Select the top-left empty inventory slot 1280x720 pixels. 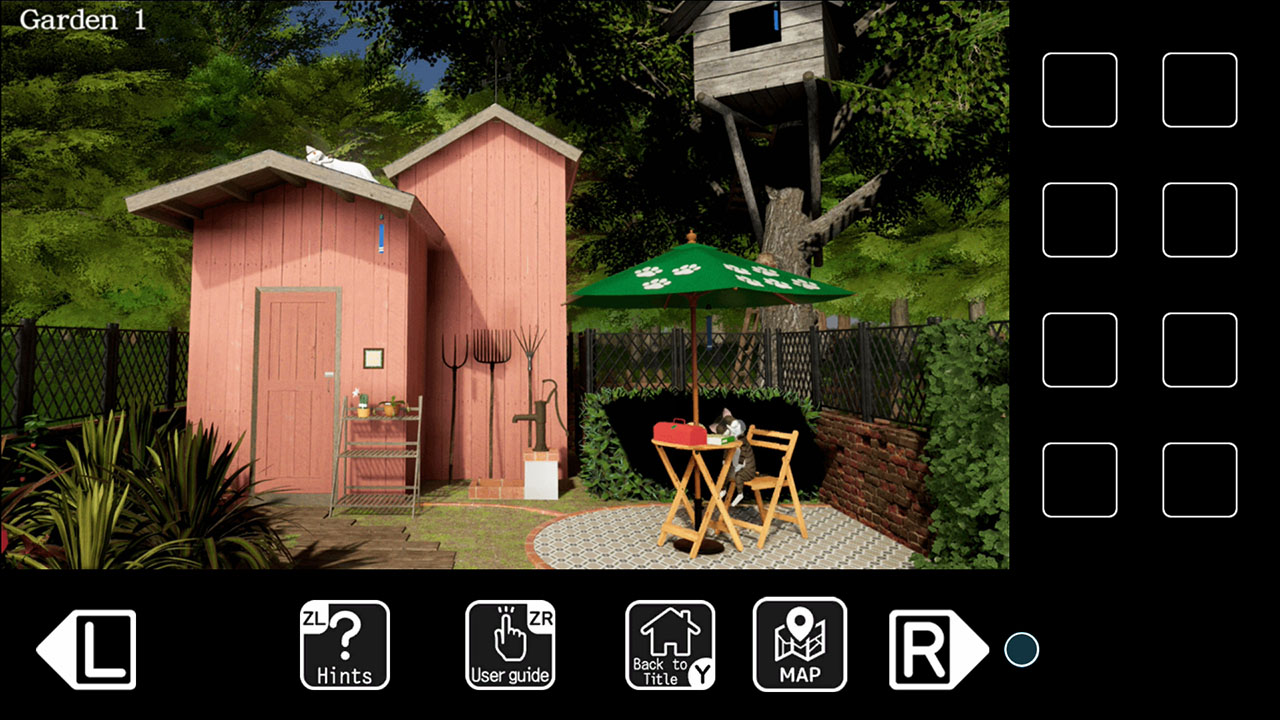pos(1080,90)
